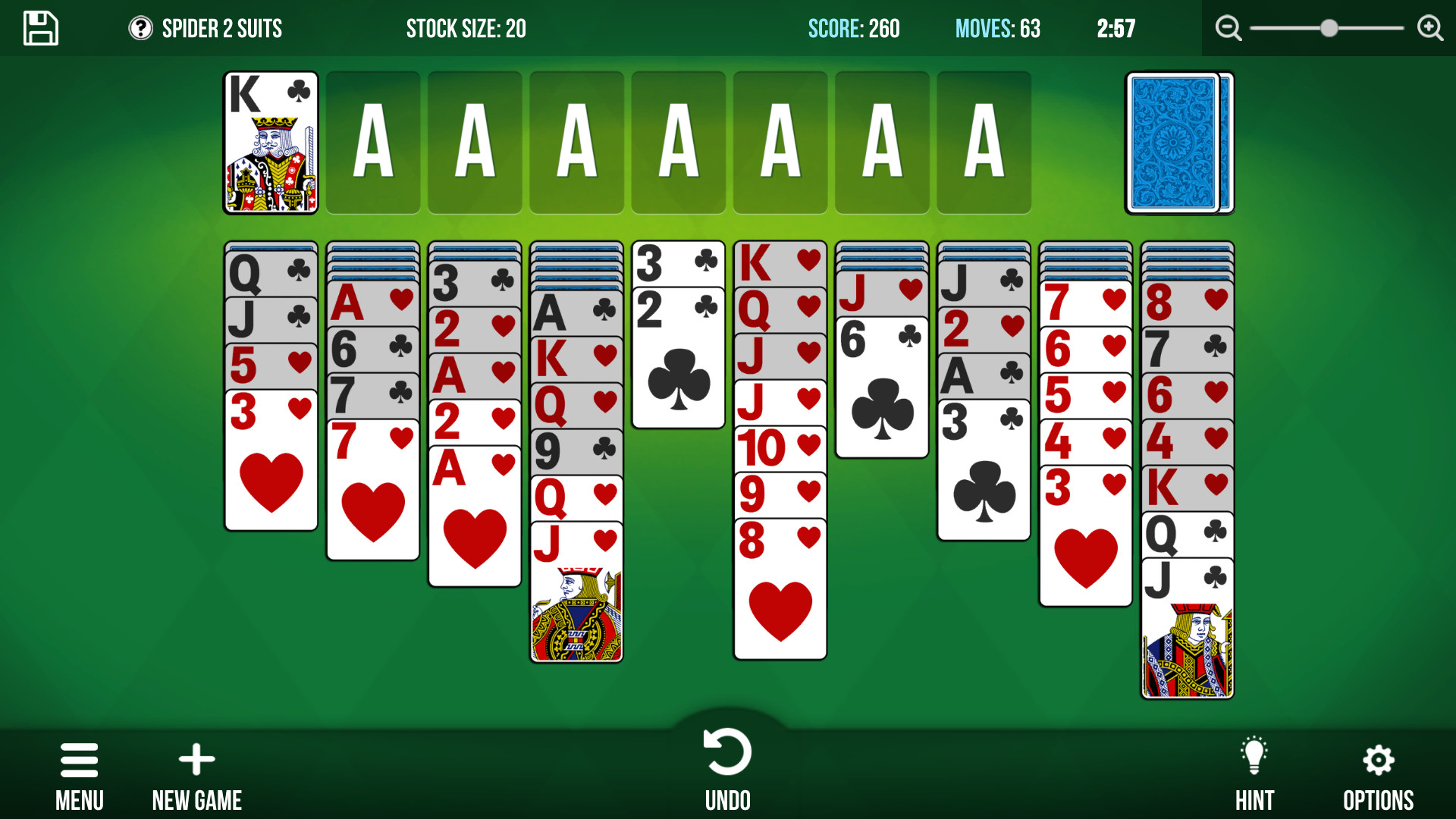Open the Spider 2 Suits help info

tap(141, 29)
